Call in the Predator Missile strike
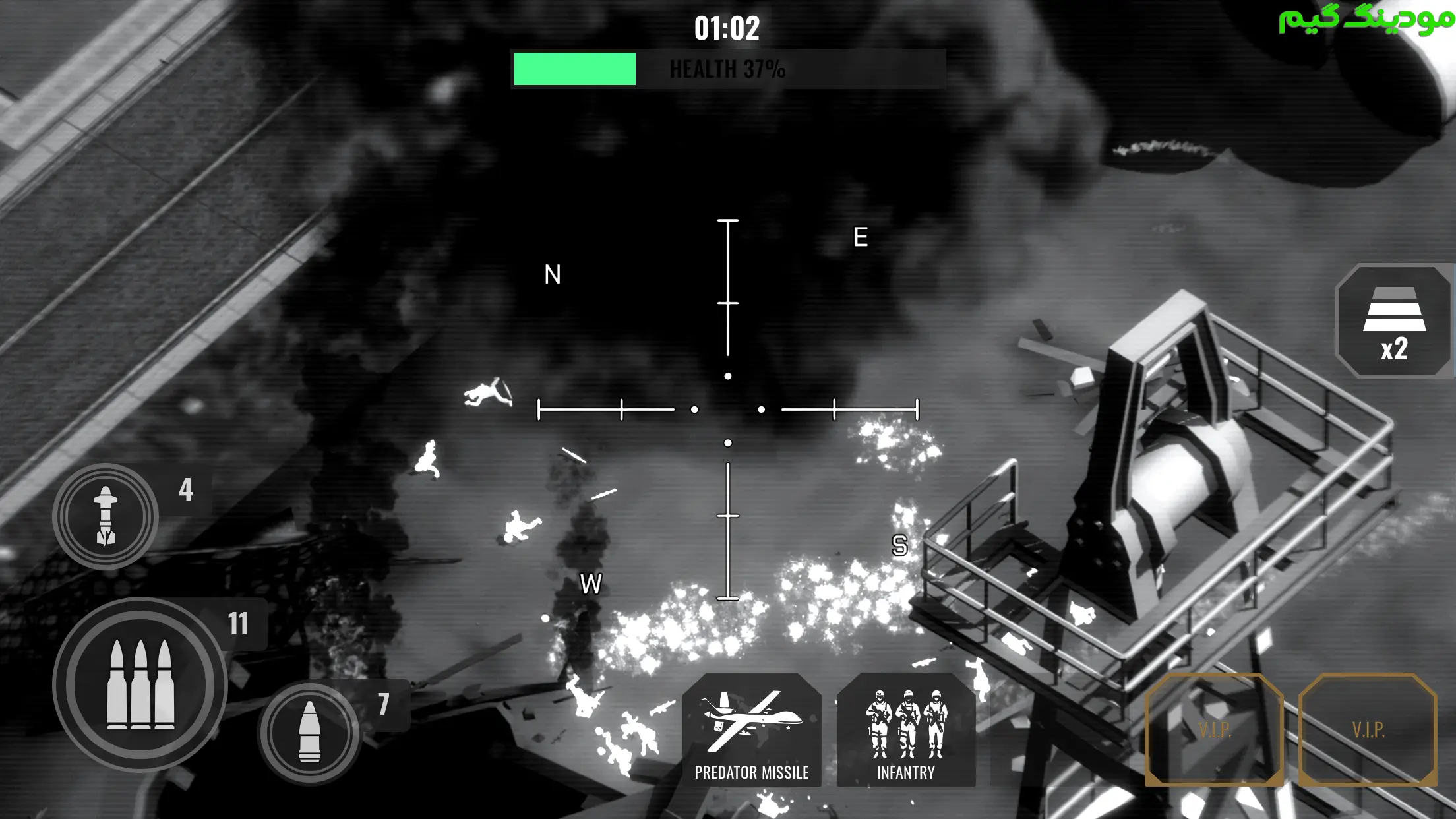 (x=752, y=729)
